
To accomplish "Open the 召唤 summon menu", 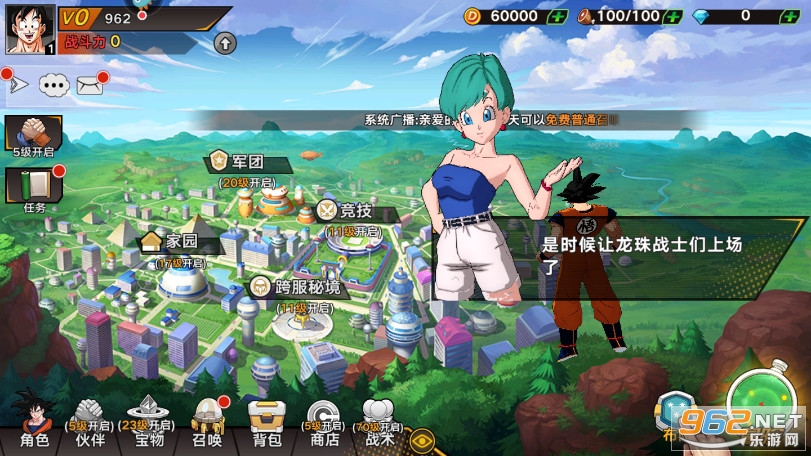I will (207, 422).
